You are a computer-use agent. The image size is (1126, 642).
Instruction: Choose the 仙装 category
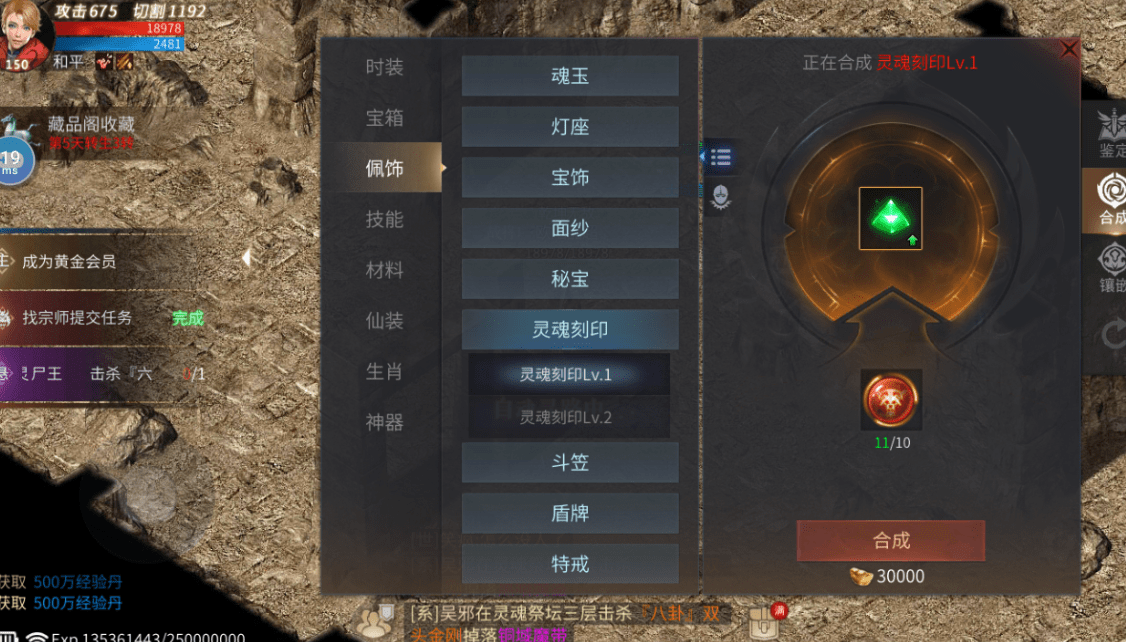coord(384,321)
